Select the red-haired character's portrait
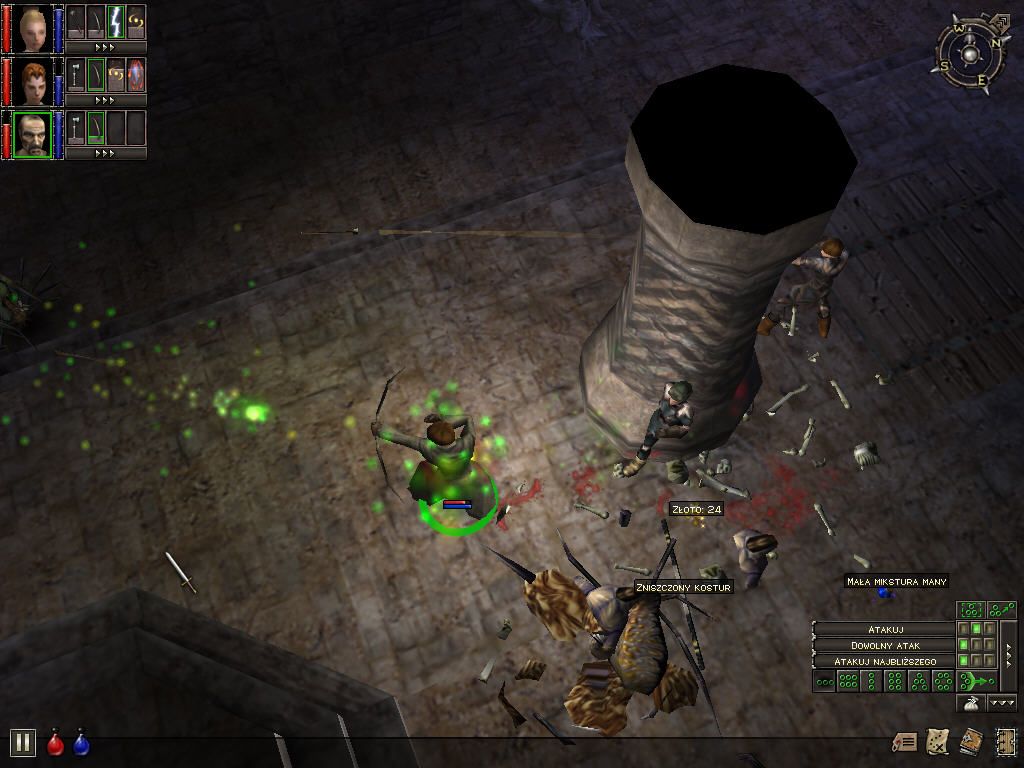This screenshot has height=768, width=1024. click(33, 81)
